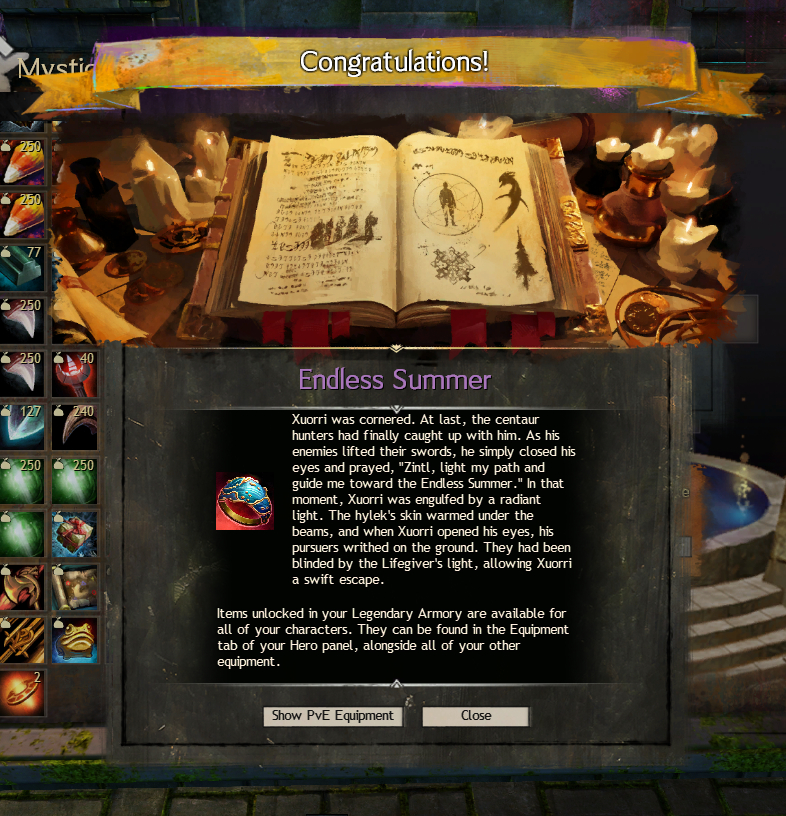
Task: Select the red and gold axe slot
Action: pyautogui.click(x=22, y=587)
